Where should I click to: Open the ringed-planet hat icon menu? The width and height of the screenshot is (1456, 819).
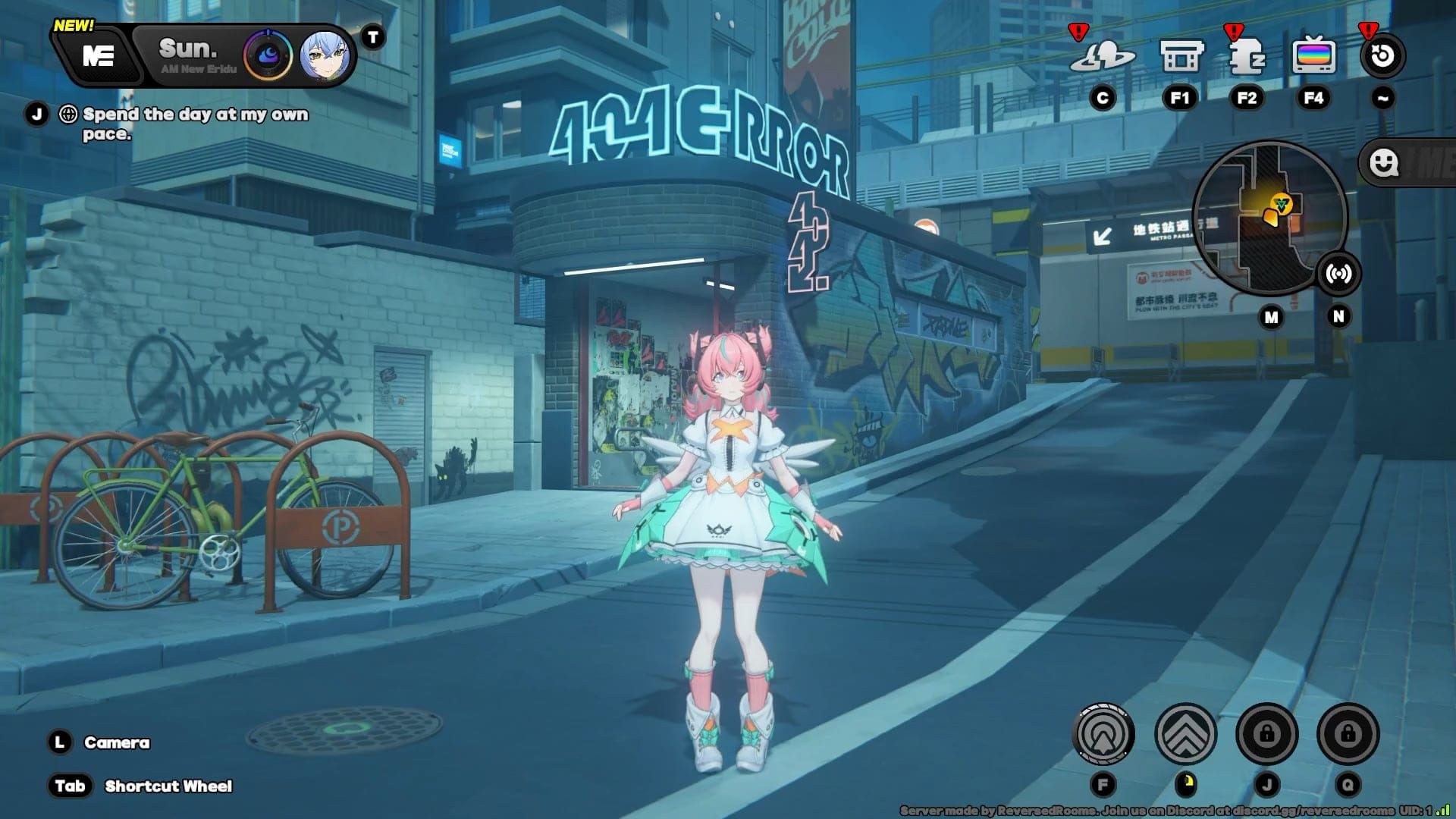point(1102,56)
